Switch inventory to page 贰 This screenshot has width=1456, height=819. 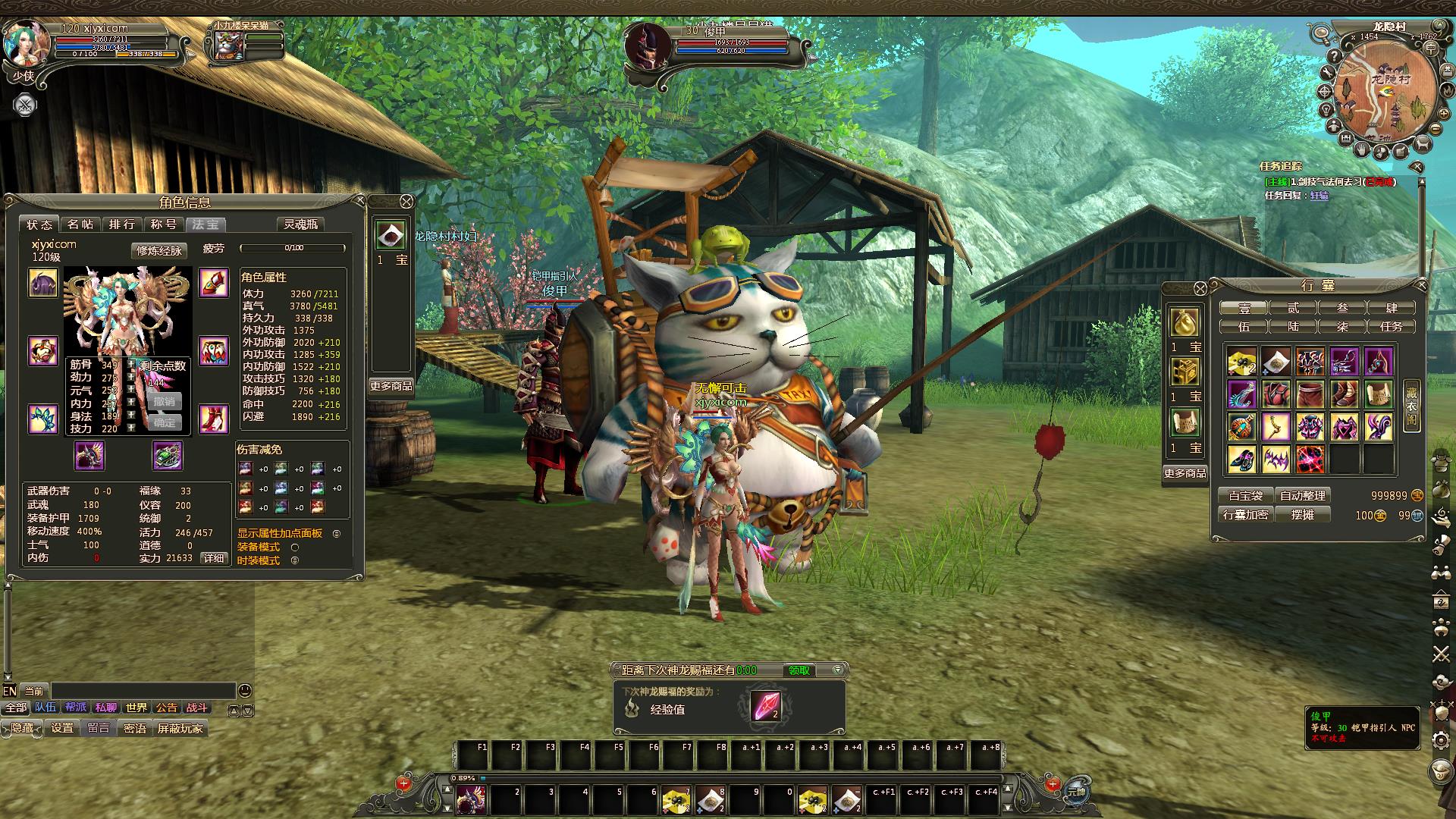[1292, 308]
